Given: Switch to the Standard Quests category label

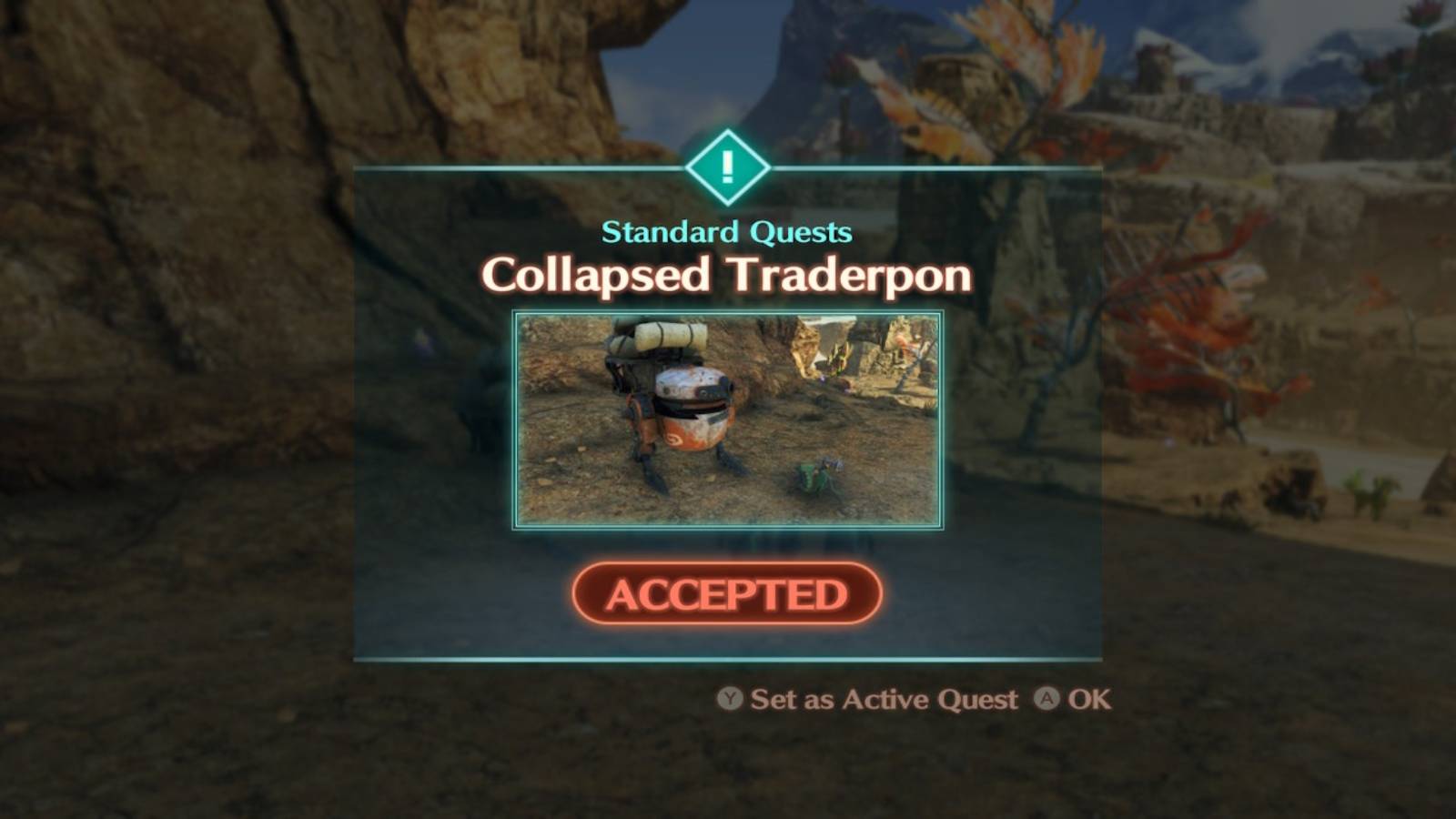Looking at the screenshot, I should 726,233.
